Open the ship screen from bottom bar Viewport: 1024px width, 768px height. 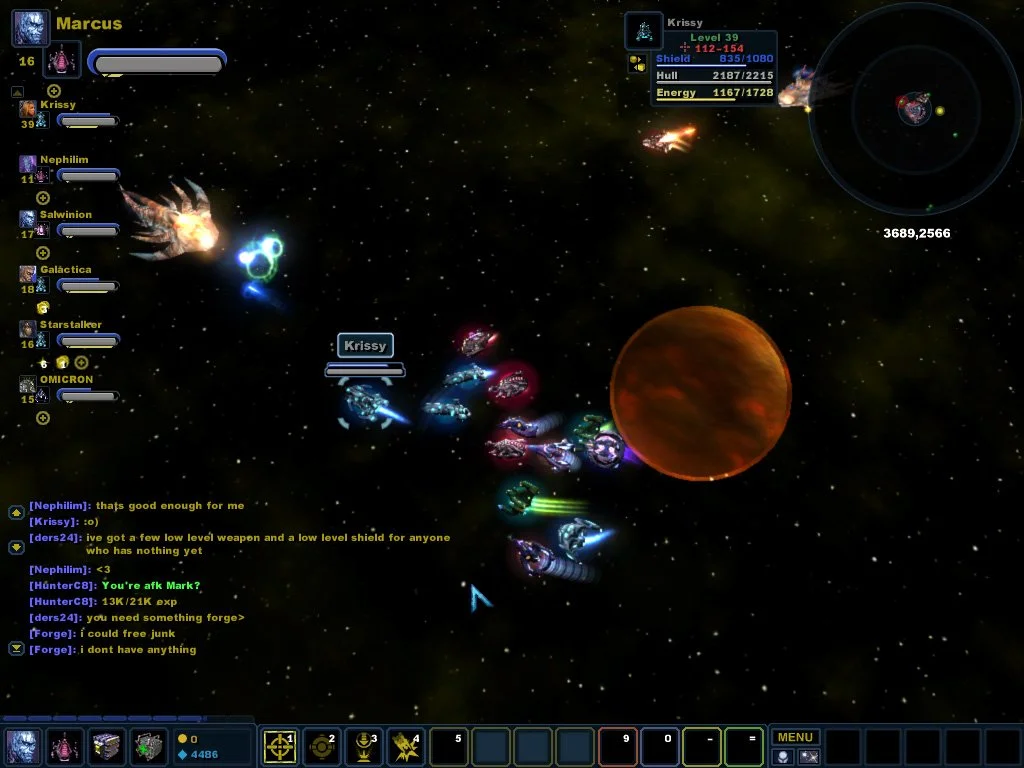click(x=65, y=747)
